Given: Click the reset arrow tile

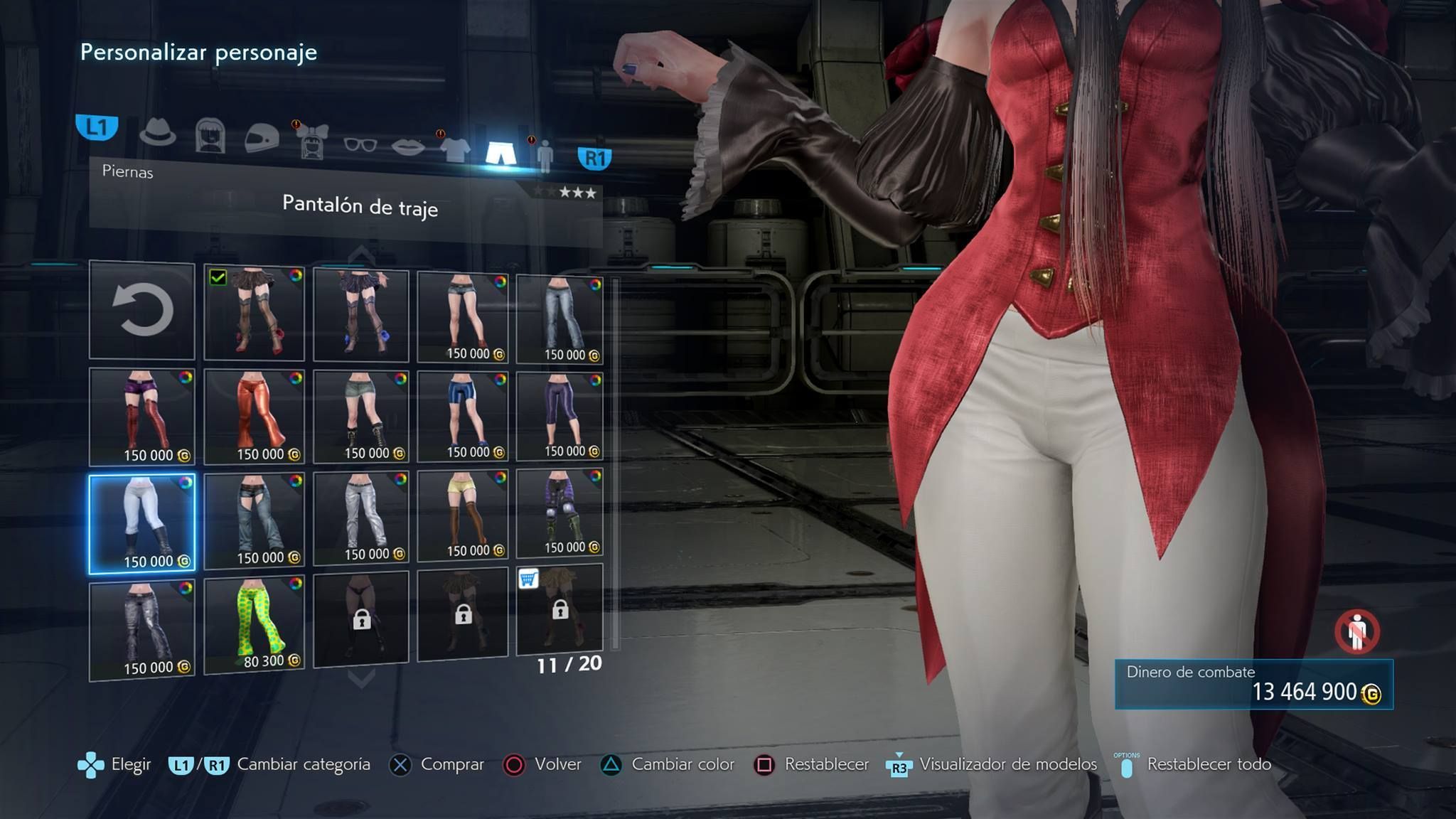Looking at the screenshot, I should pyautogui.click(x=142, y=310).
